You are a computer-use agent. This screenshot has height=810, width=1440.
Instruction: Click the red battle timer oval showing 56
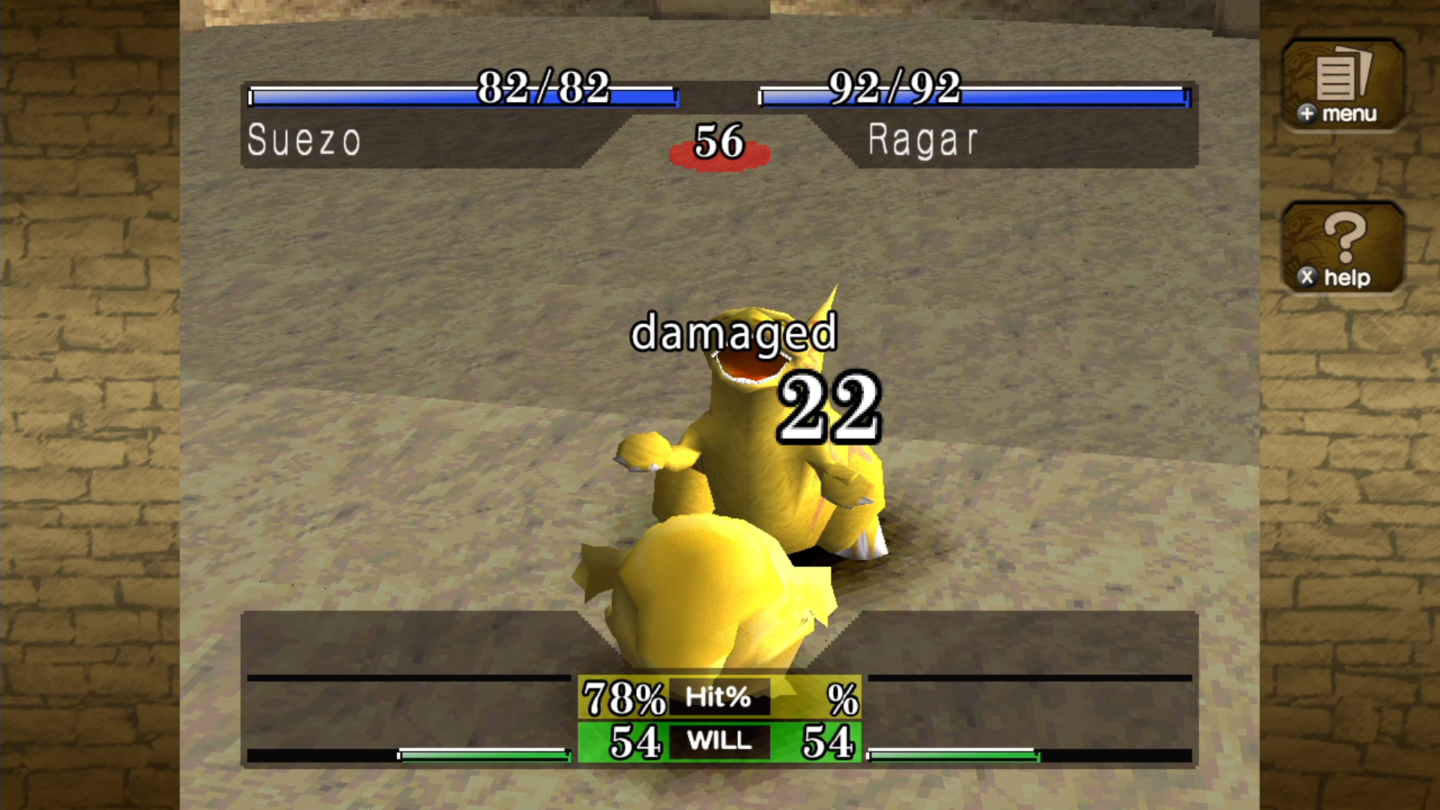click(x=722, y=148)
